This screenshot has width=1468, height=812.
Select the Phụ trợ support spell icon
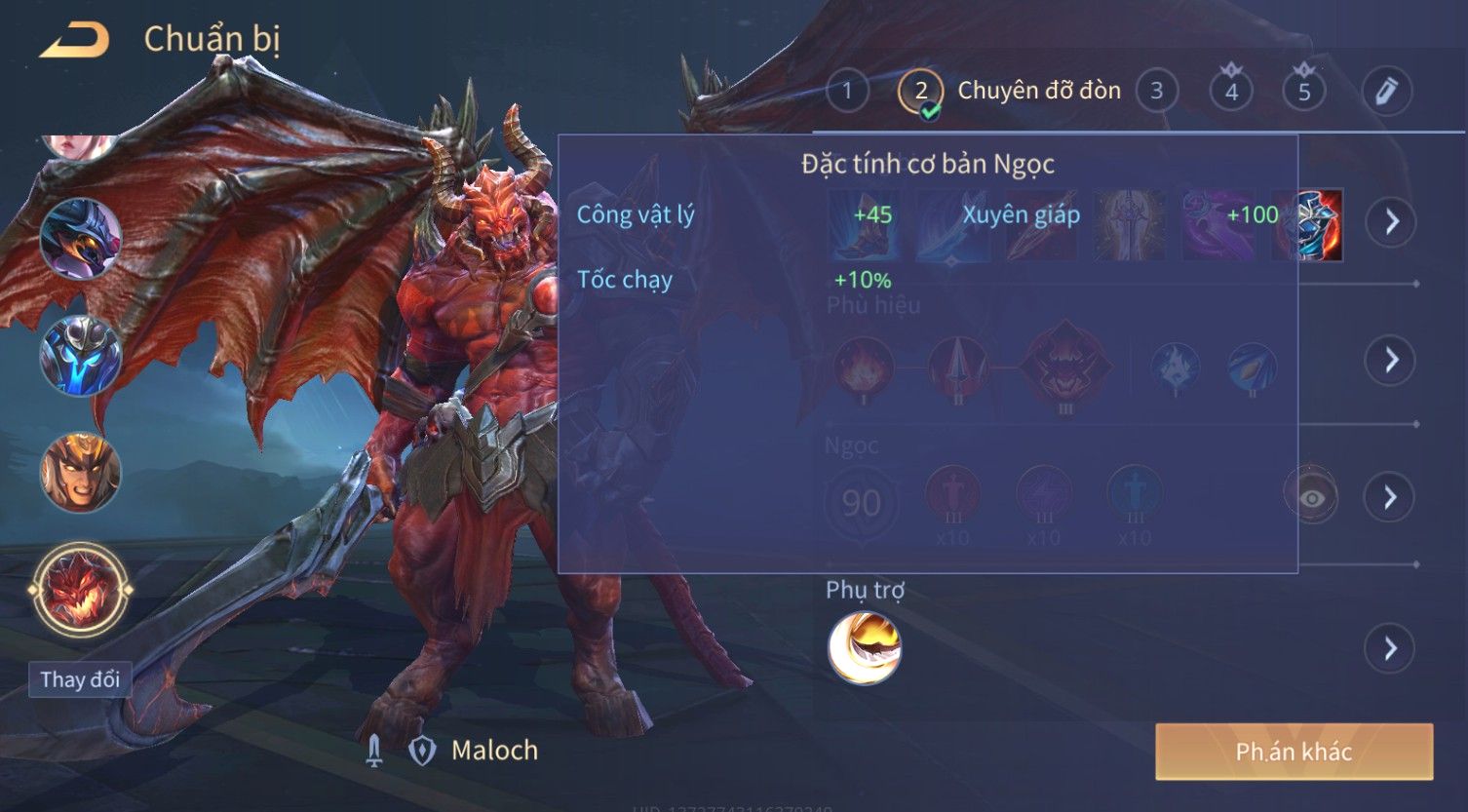(x=865, y=648)
